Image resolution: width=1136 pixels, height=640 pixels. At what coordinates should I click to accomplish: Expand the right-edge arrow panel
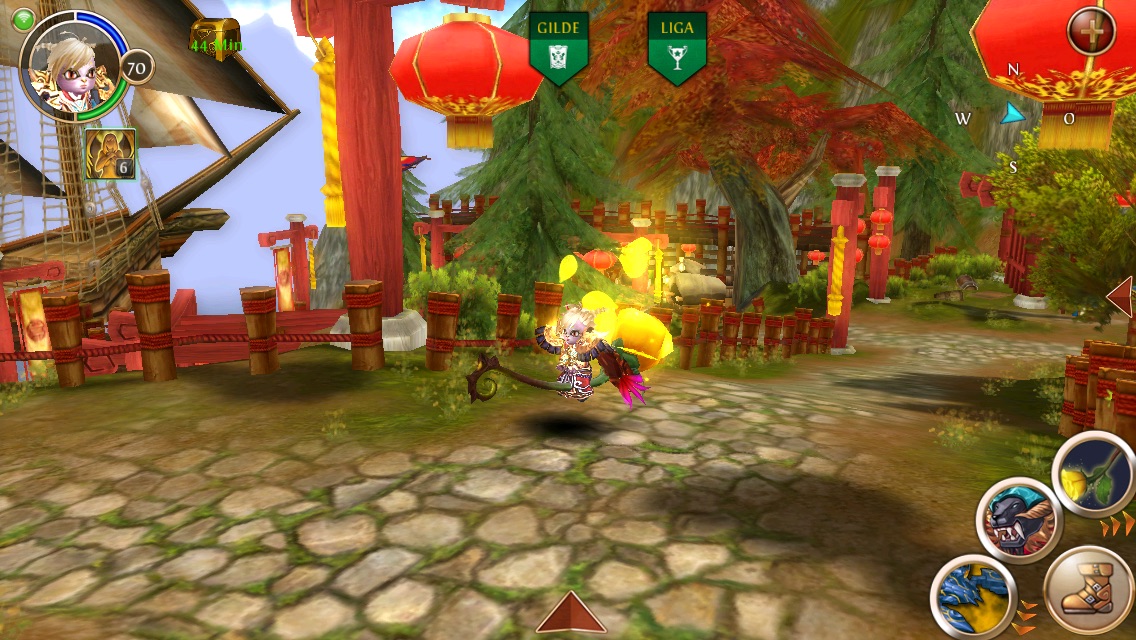click(1121, 297)
